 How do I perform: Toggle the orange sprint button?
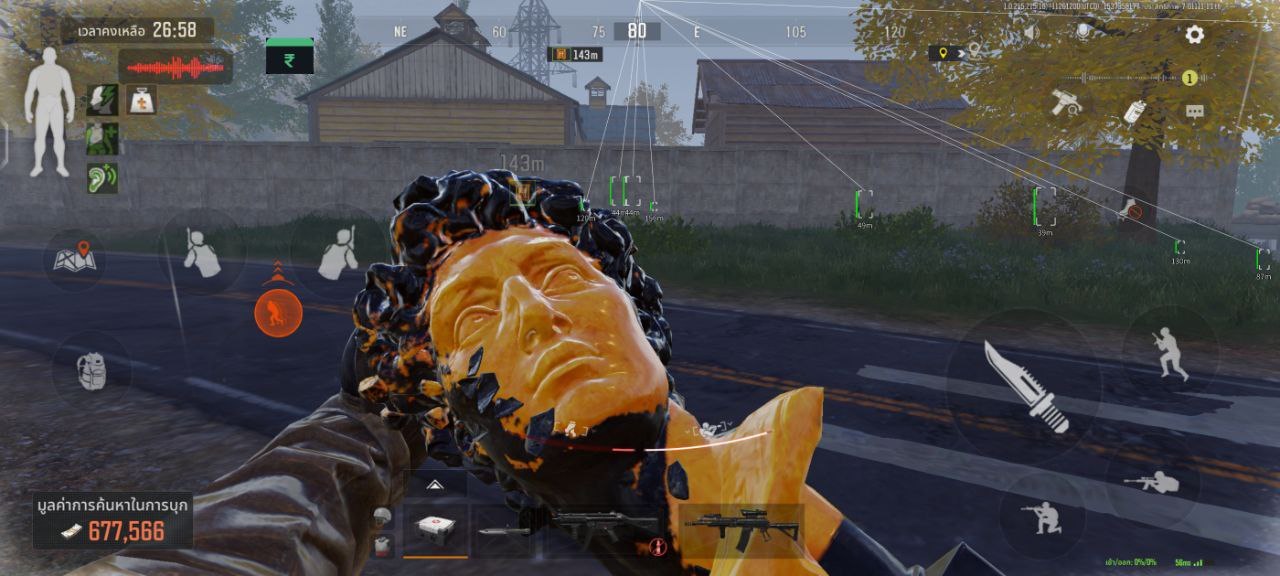coord(278,313)
